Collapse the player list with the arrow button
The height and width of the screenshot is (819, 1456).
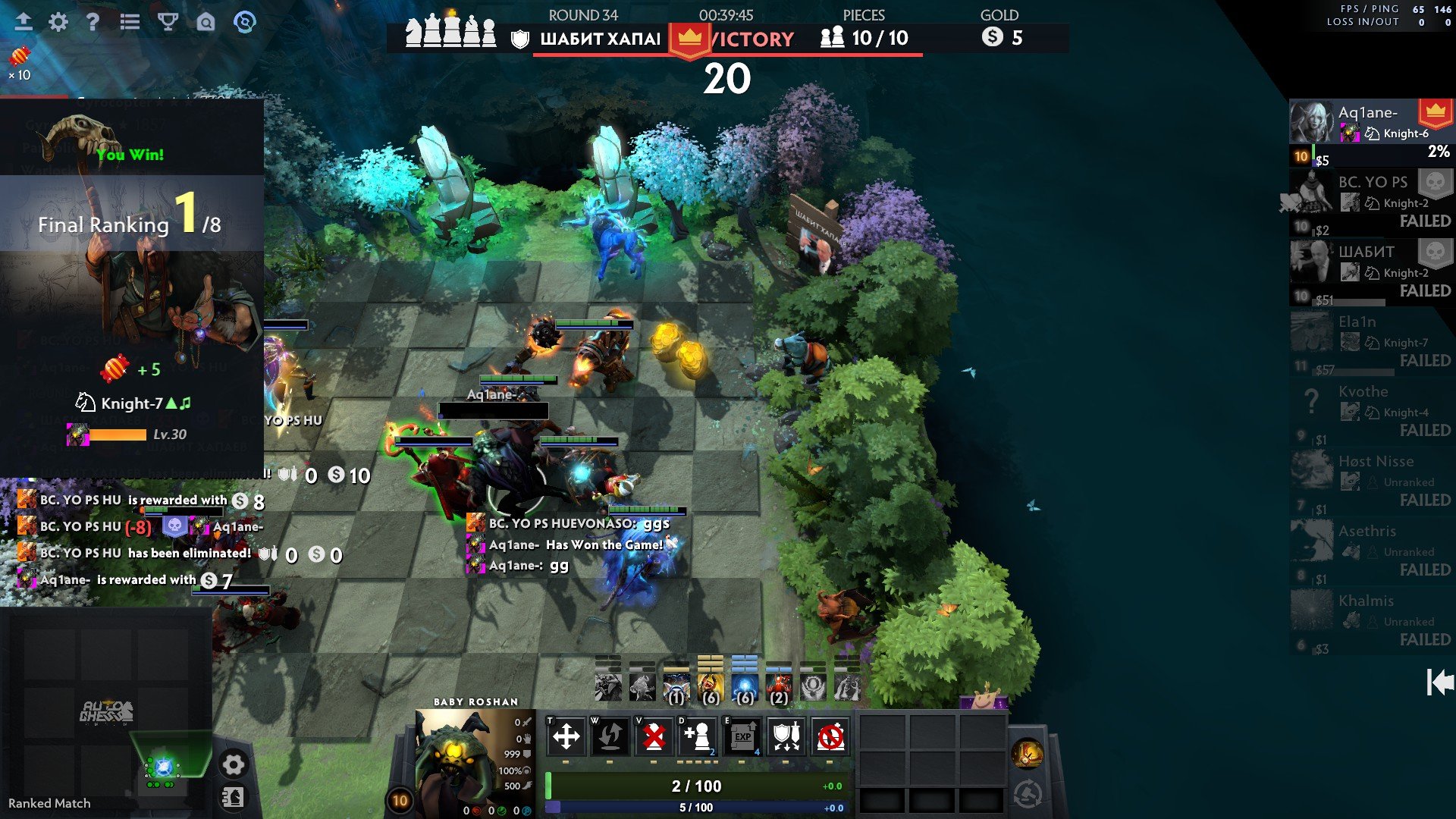tap(1439, 682)
